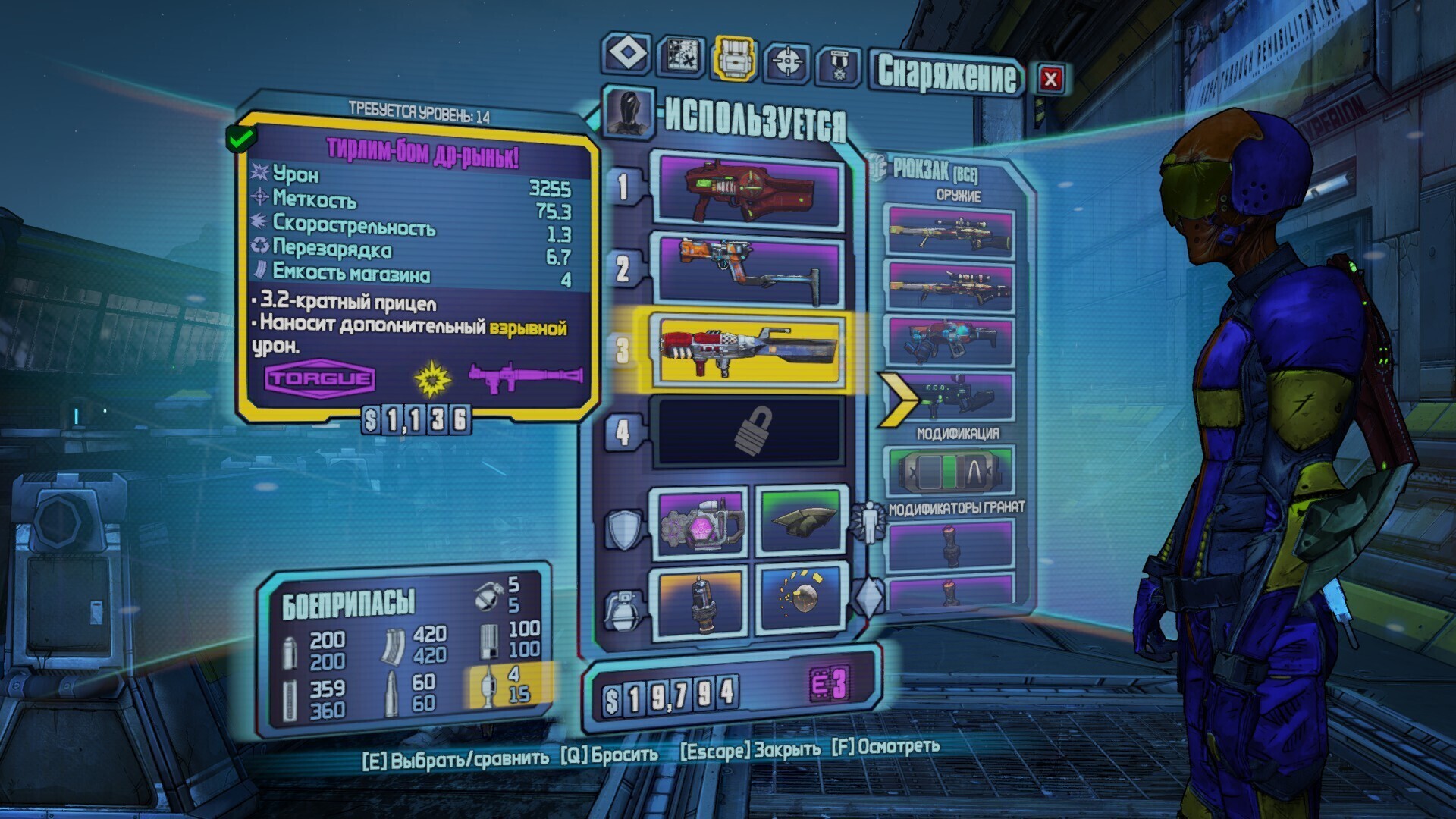Click the locked weapon slot 4
The width and height of the screenshot is (1456, 819).
tap(750, 431)
